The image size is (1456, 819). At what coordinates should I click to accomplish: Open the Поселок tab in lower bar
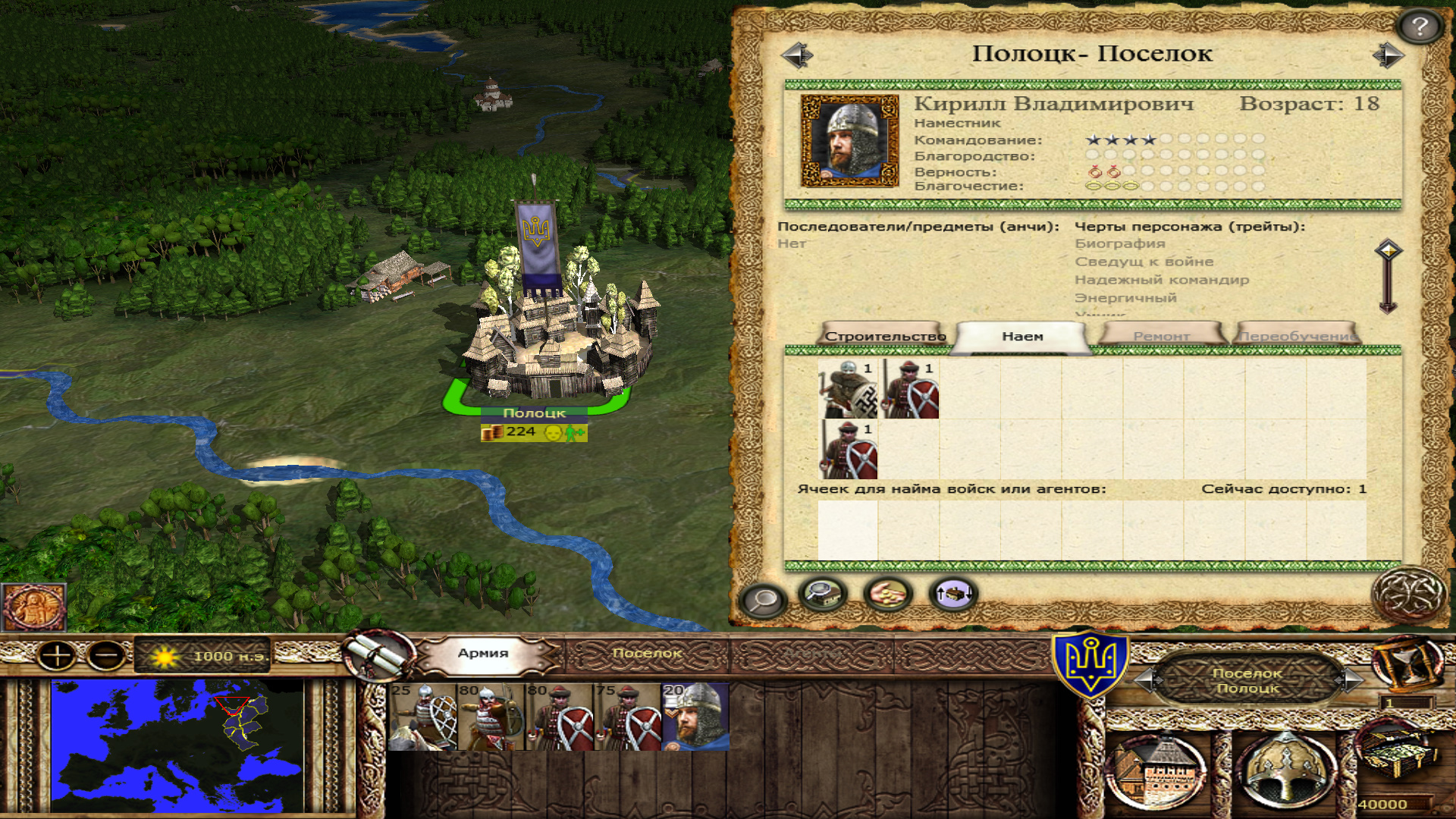click(647, 653)
